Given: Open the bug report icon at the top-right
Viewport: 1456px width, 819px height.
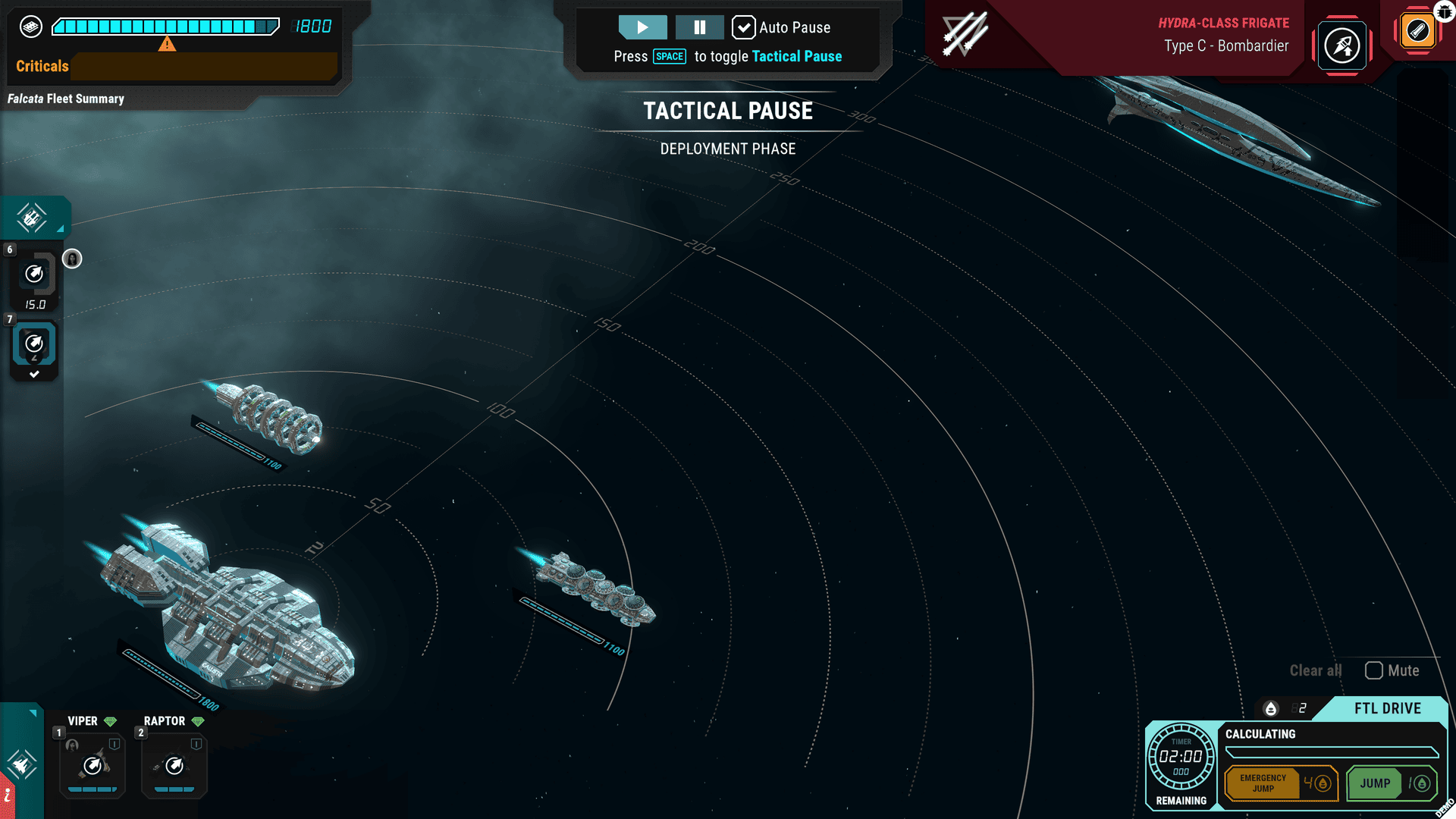Looking at the screenshot, I should 1442,11.
